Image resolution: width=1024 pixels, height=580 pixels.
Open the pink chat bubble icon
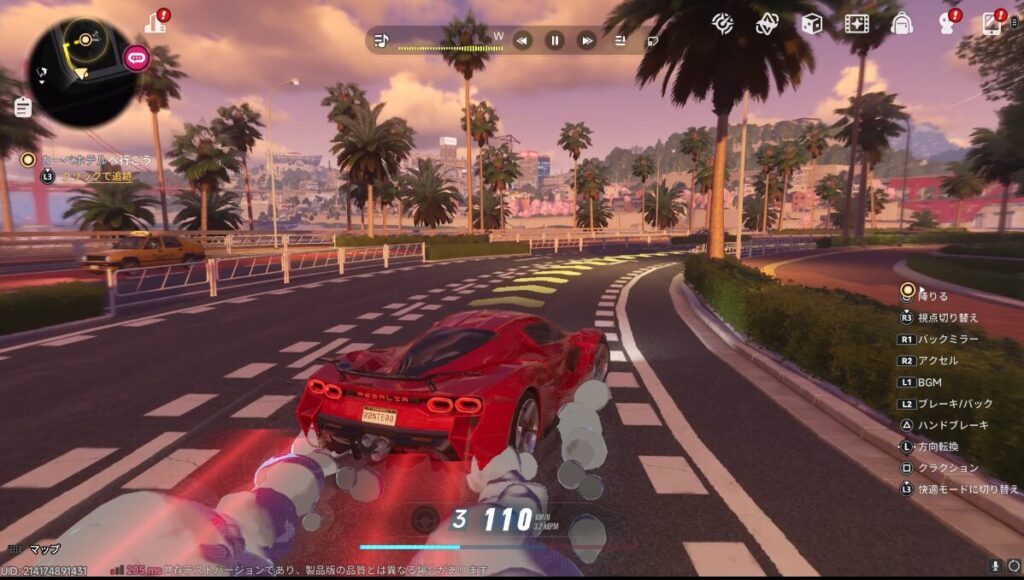[136, 57]
